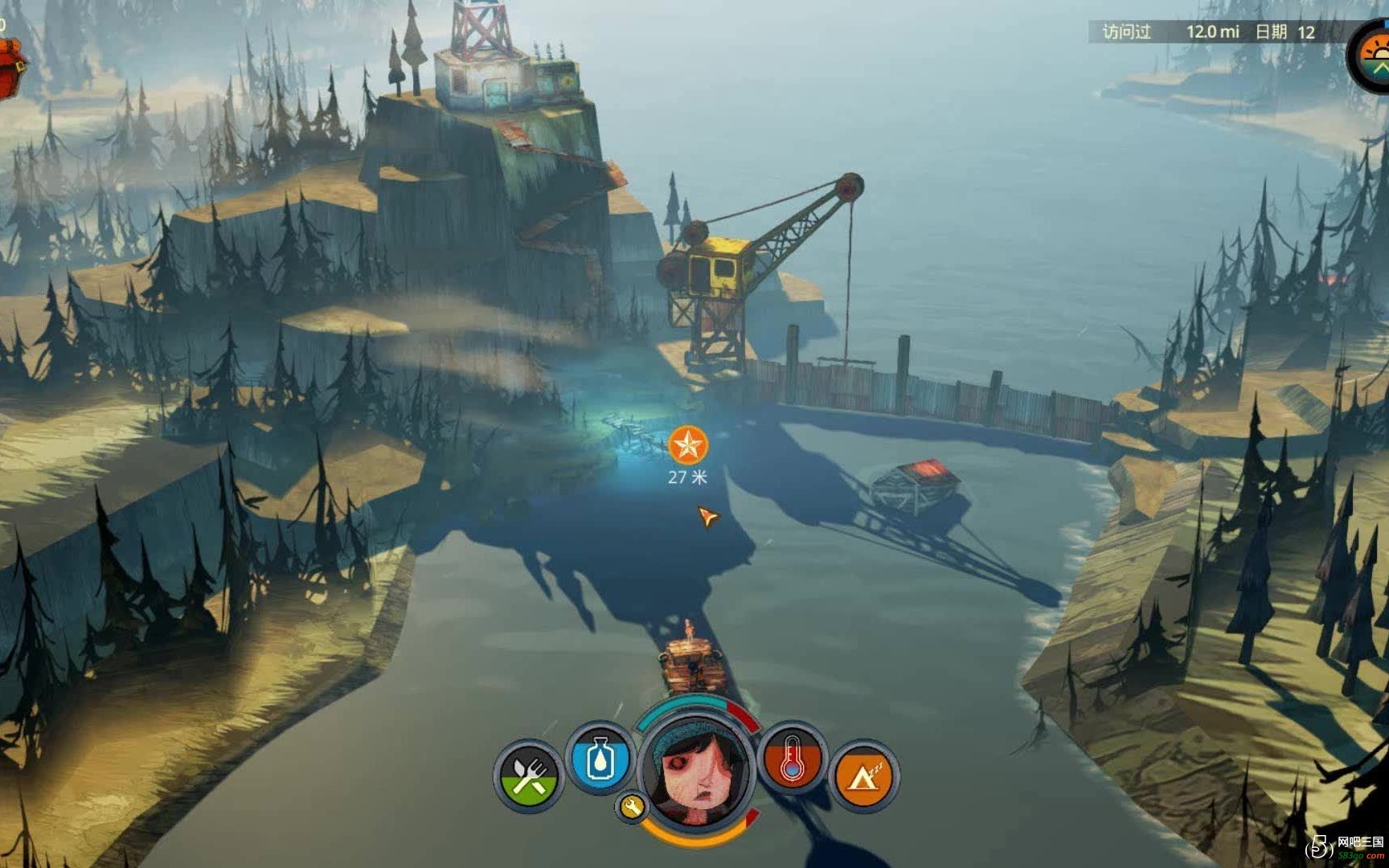The image size is (1389, 868).
Task: Select the orange star waypoint marker
Action: [688, 444]
